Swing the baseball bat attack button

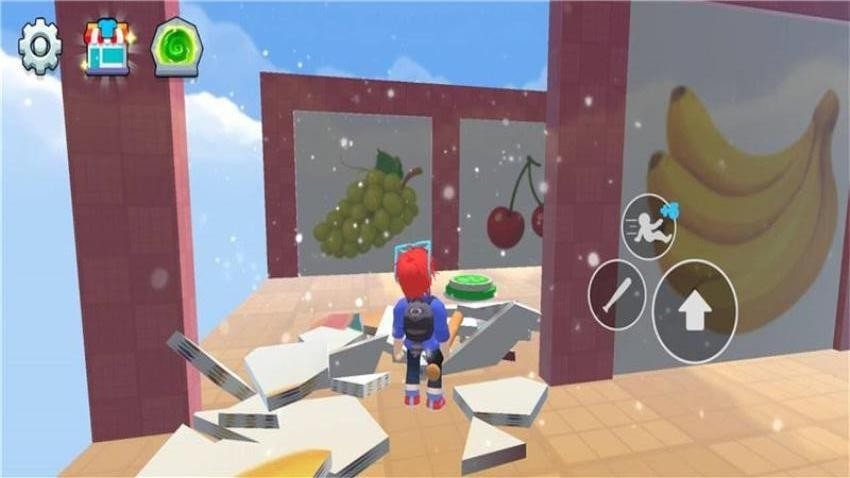click(x=616, y=294)
